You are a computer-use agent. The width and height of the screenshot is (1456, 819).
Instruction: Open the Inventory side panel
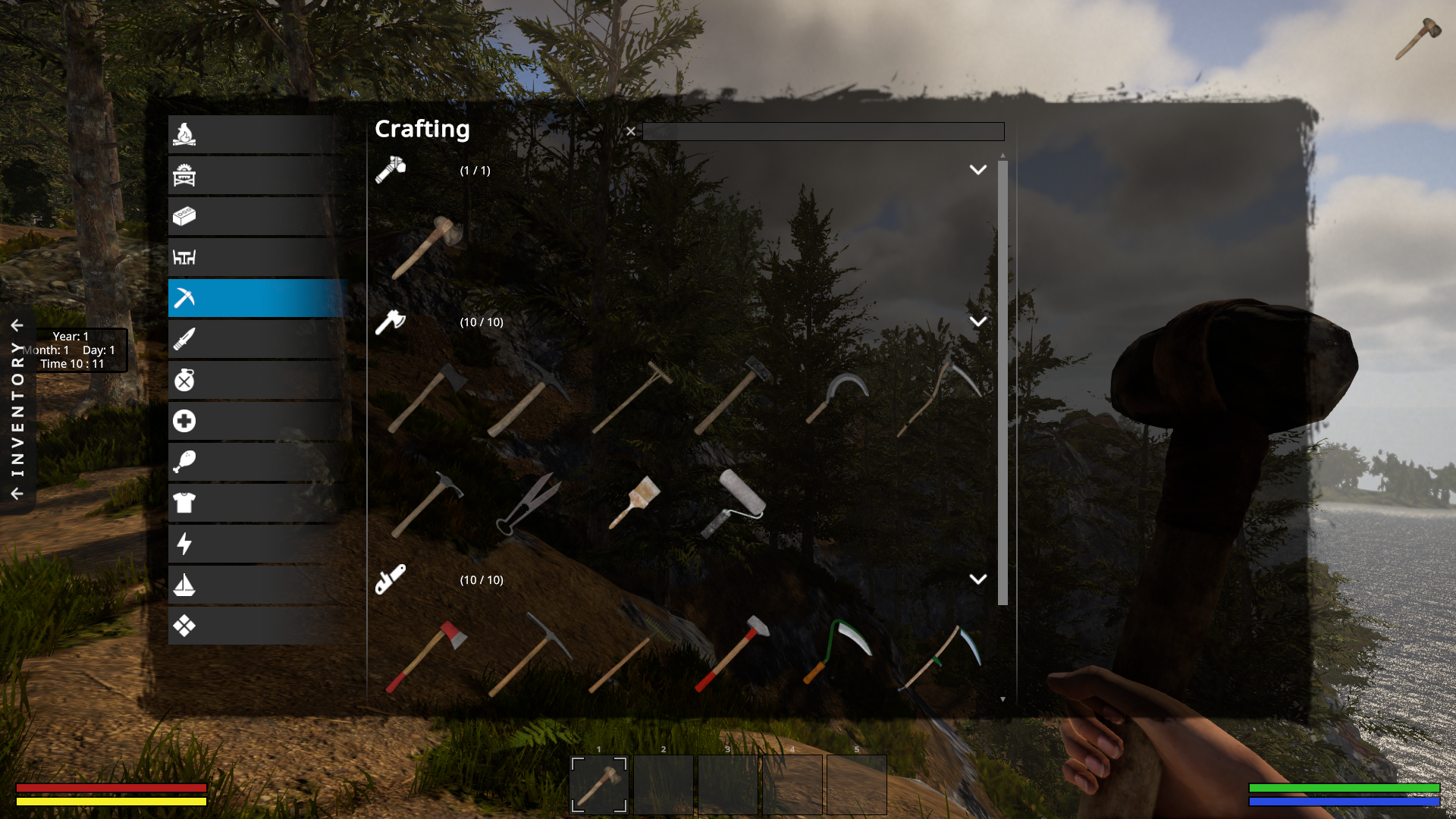click(17, 409)
